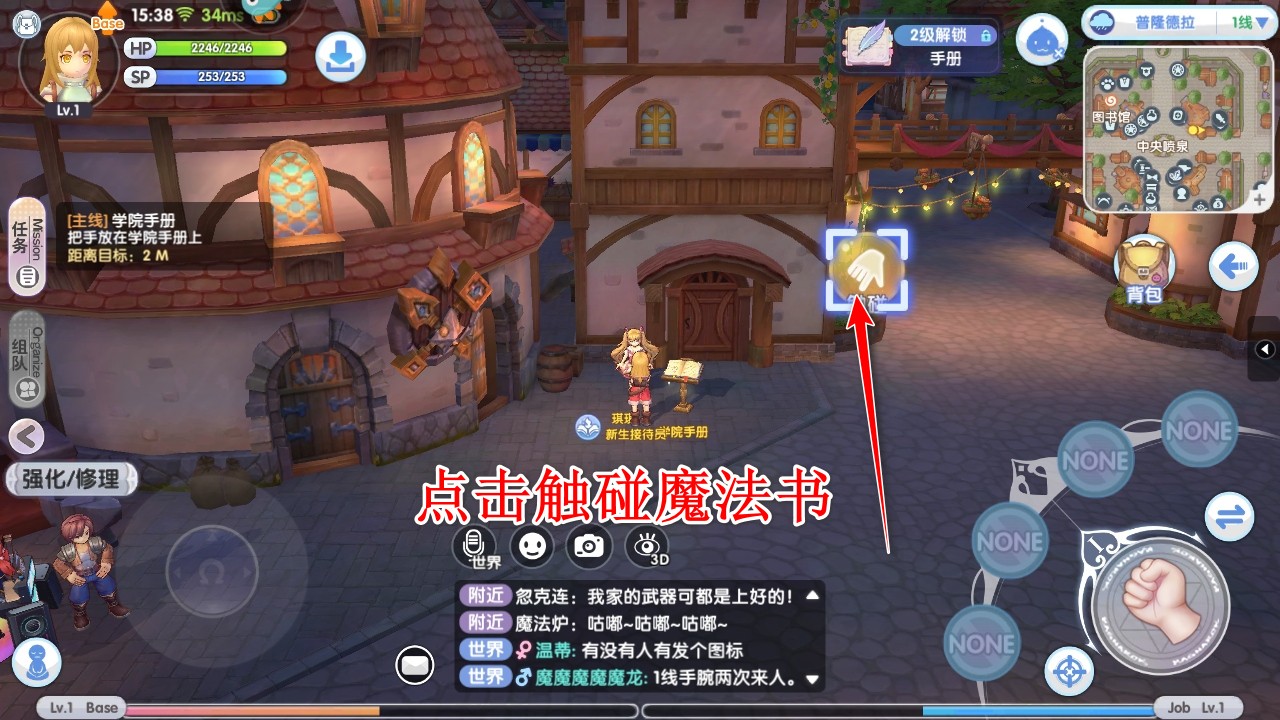The image size is (1280, 720).
Task: Open the in-game camera icon
Action: 589,545
